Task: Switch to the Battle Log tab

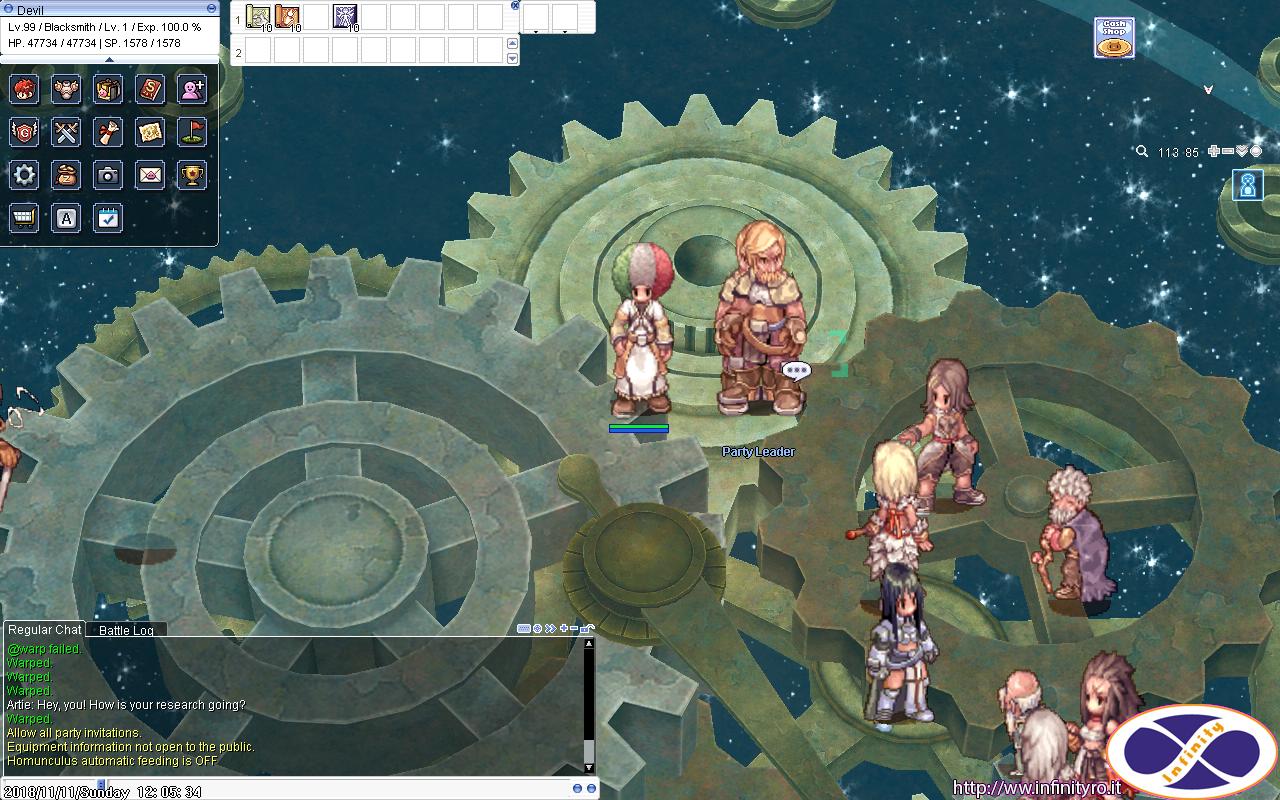Action: point(124,630)
